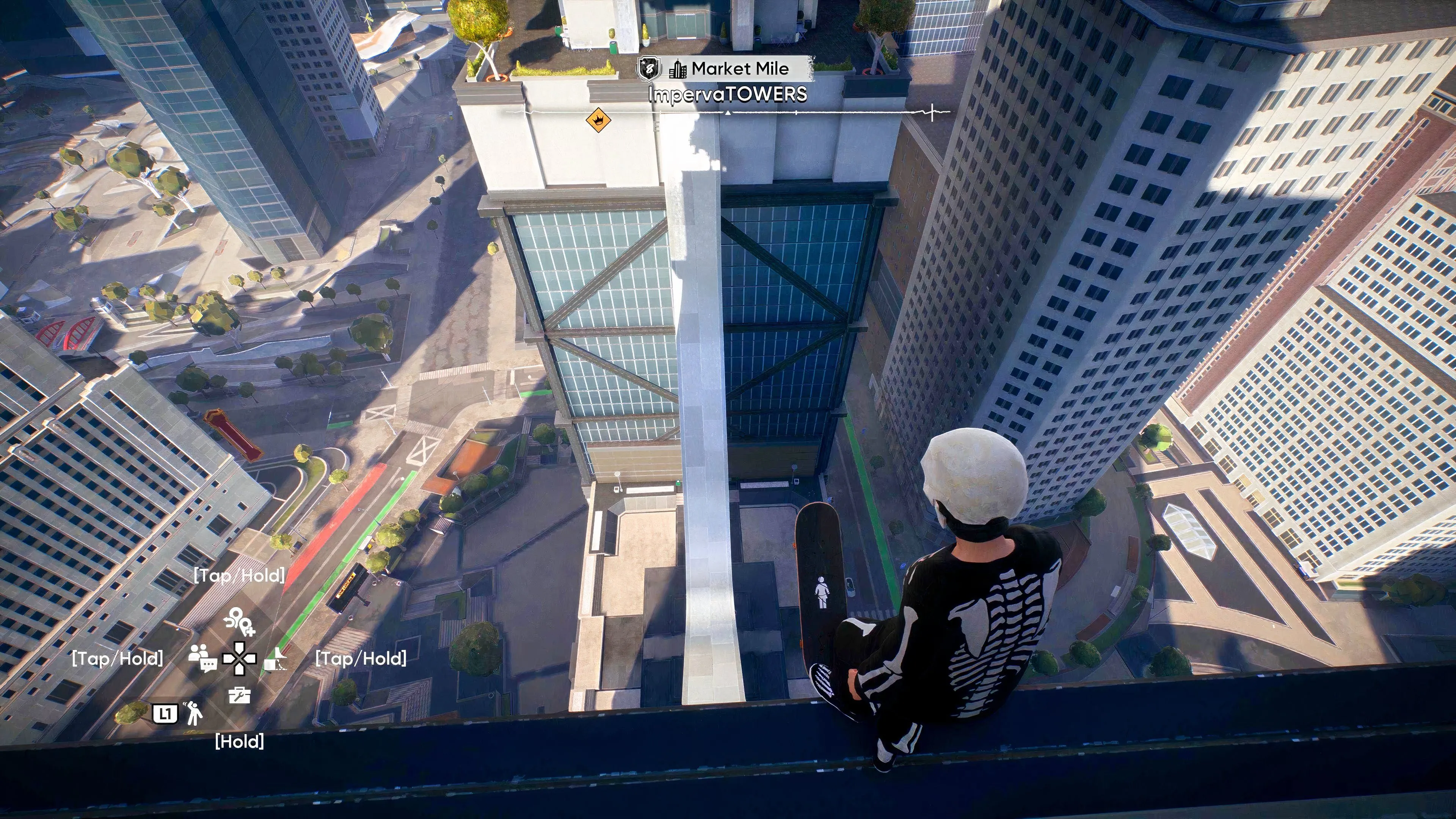
Task: Click the level 8 shield badge
Action: coord(649,69)
